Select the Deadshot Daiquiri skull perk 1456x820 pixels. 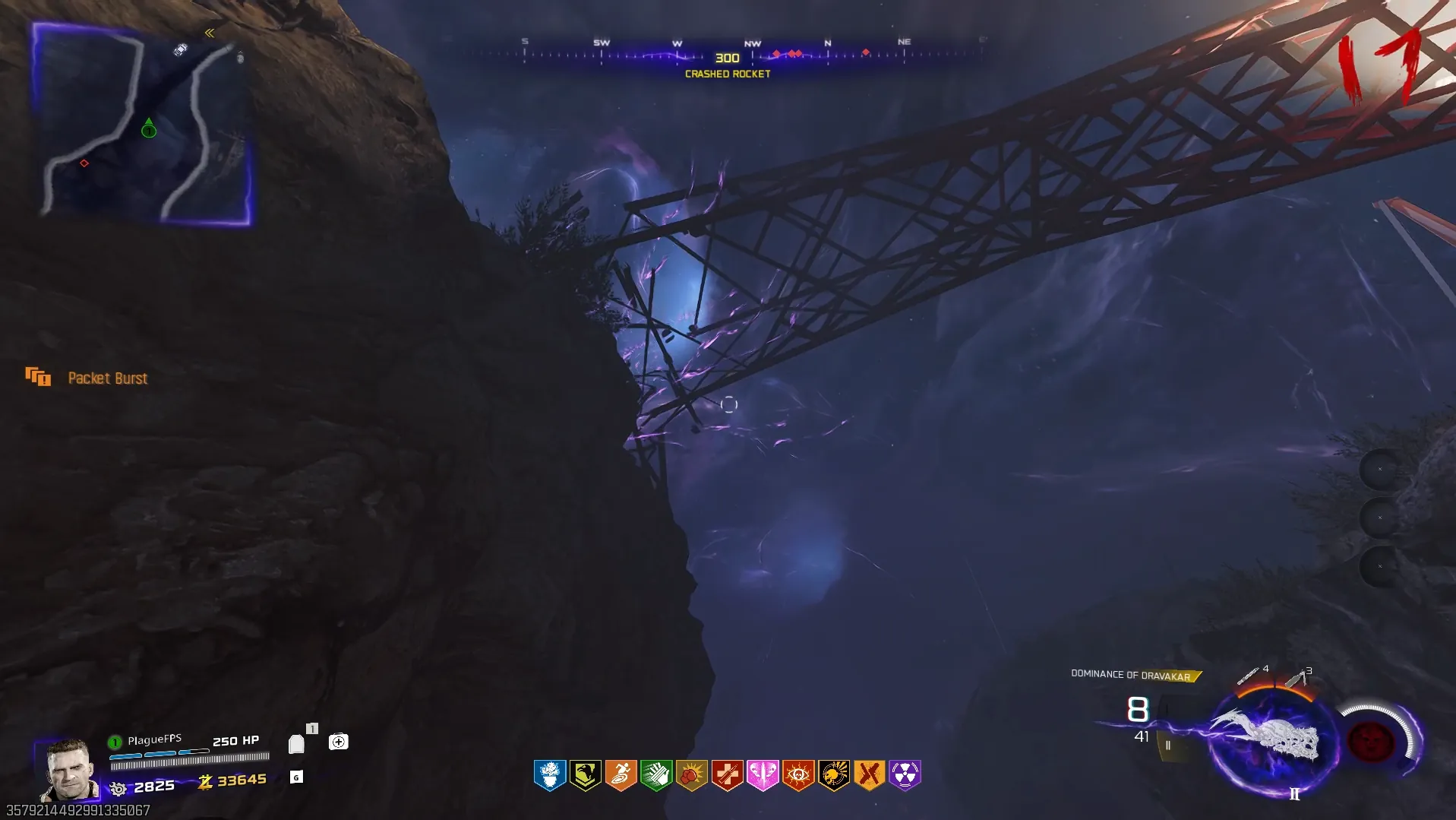pos(834,775)
